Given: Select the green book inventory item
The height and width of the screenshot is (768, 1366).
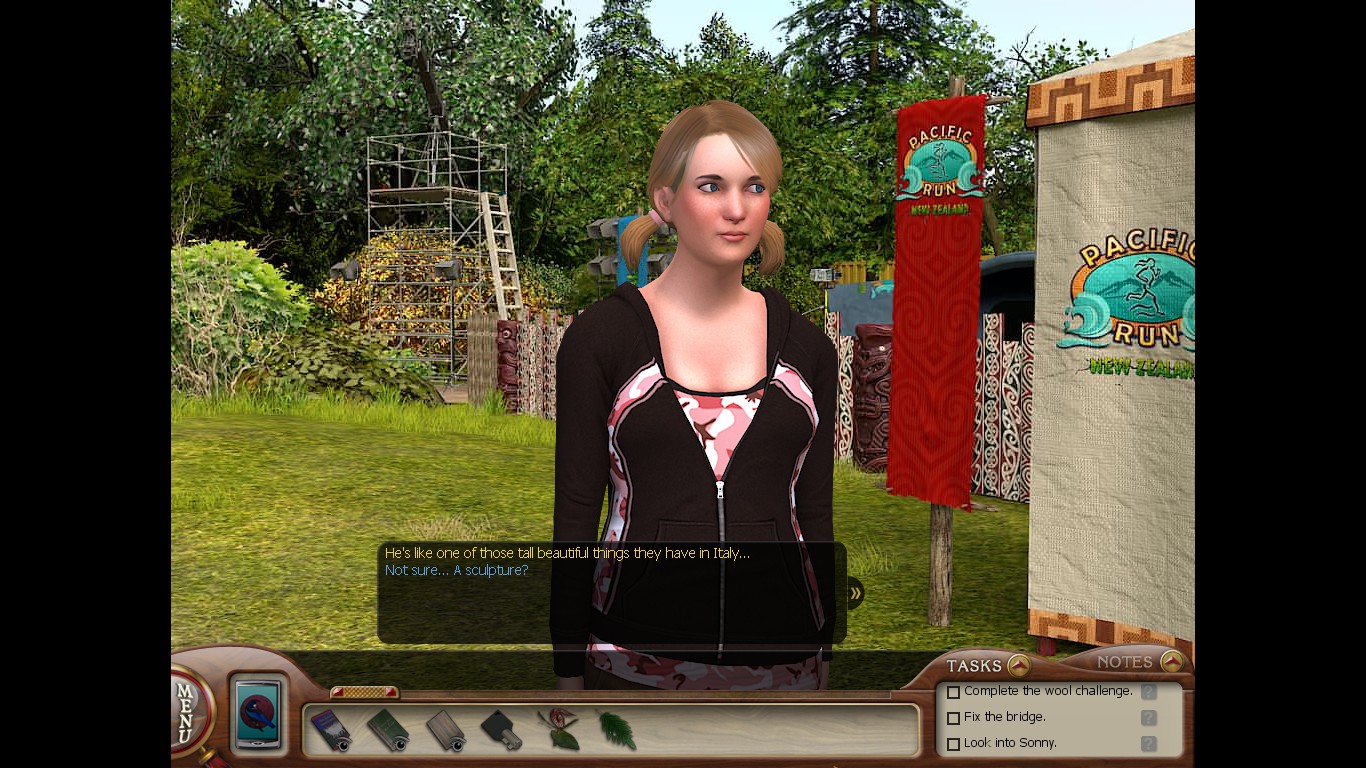Looking at the screenshot, I should [388, 731].
